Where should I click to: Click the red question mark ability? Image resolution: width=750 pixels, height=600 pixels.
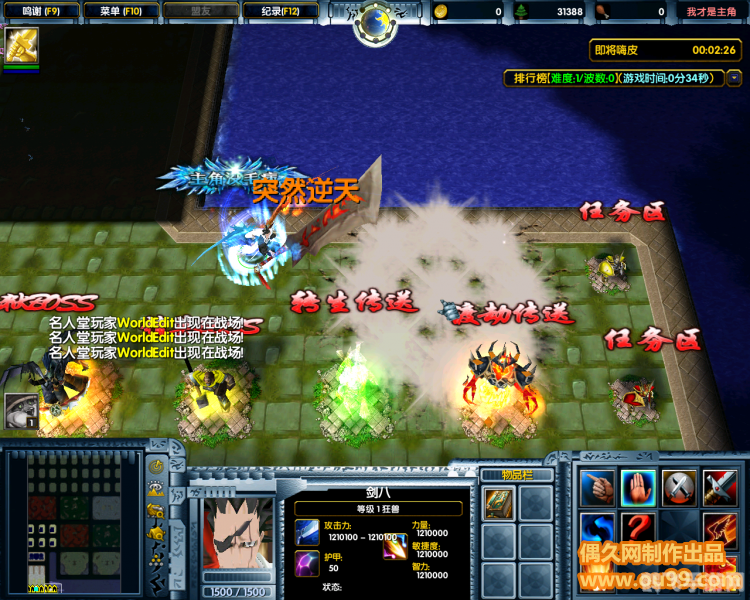point(638,529)
